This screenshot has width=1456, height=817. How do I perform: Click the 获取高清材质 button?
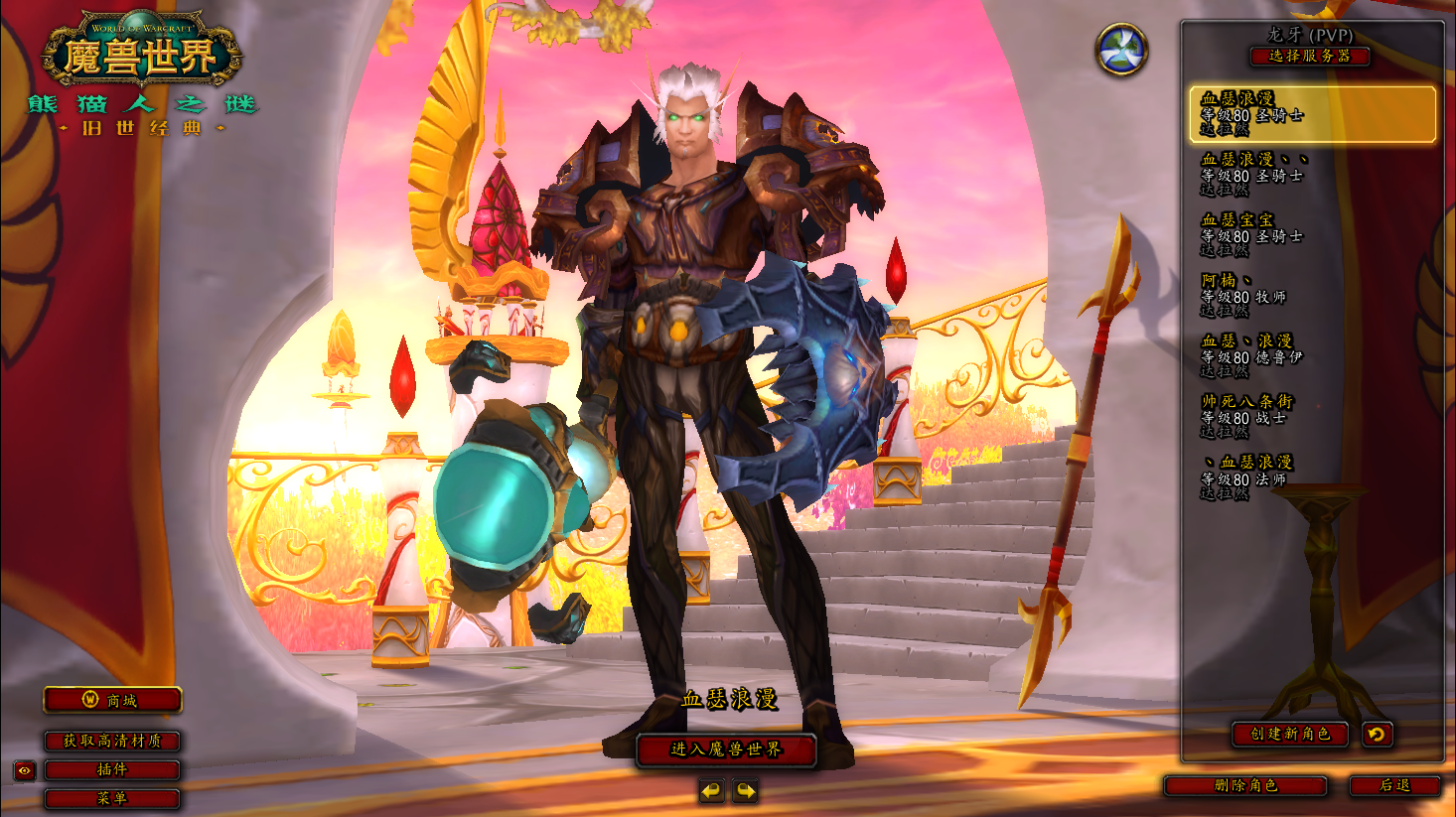(x=112, y=741)
